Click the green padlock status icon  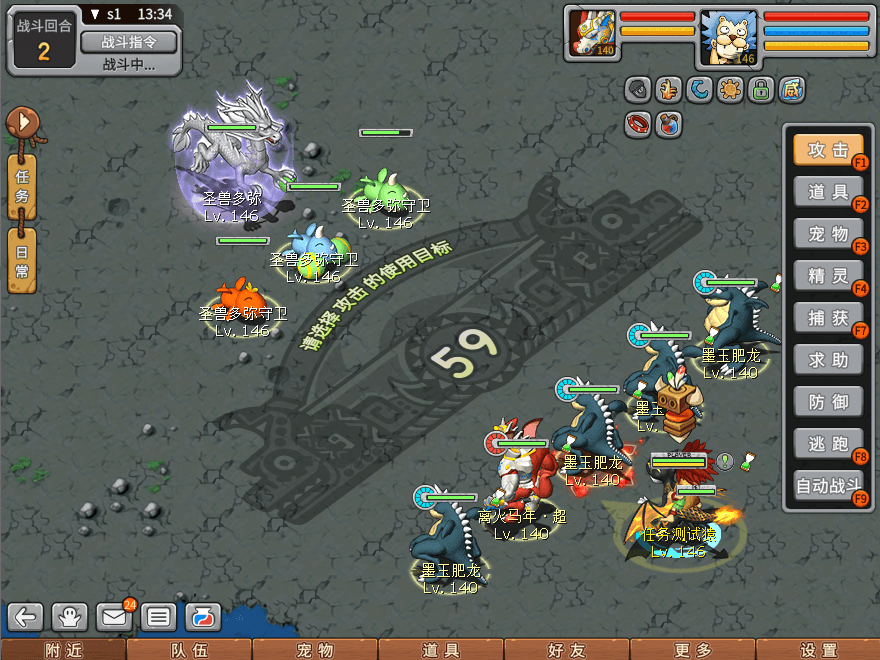coord(762,90)
